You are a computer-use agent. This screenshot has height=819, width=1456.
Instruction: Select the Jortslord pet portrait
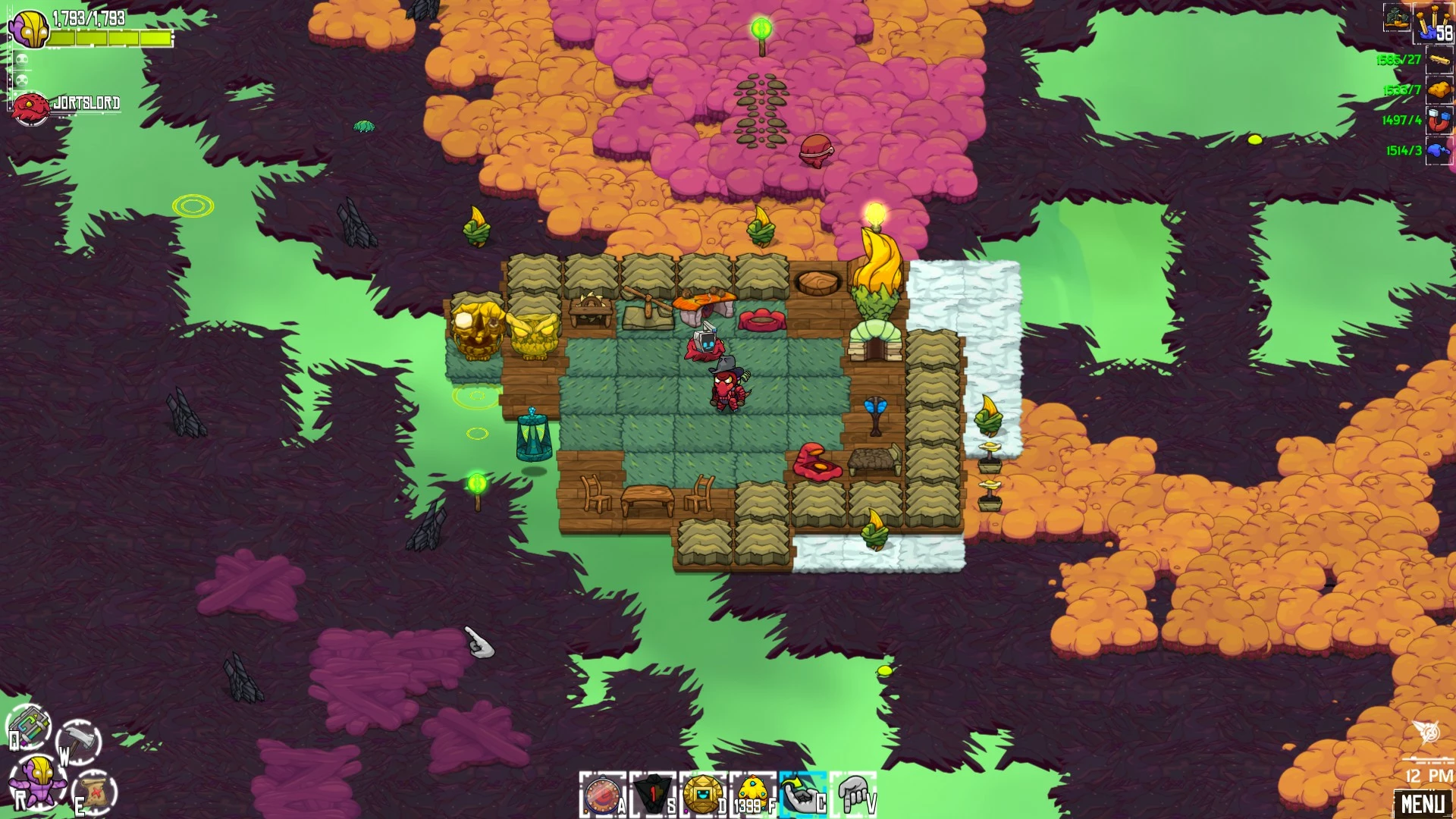(30, 108)
